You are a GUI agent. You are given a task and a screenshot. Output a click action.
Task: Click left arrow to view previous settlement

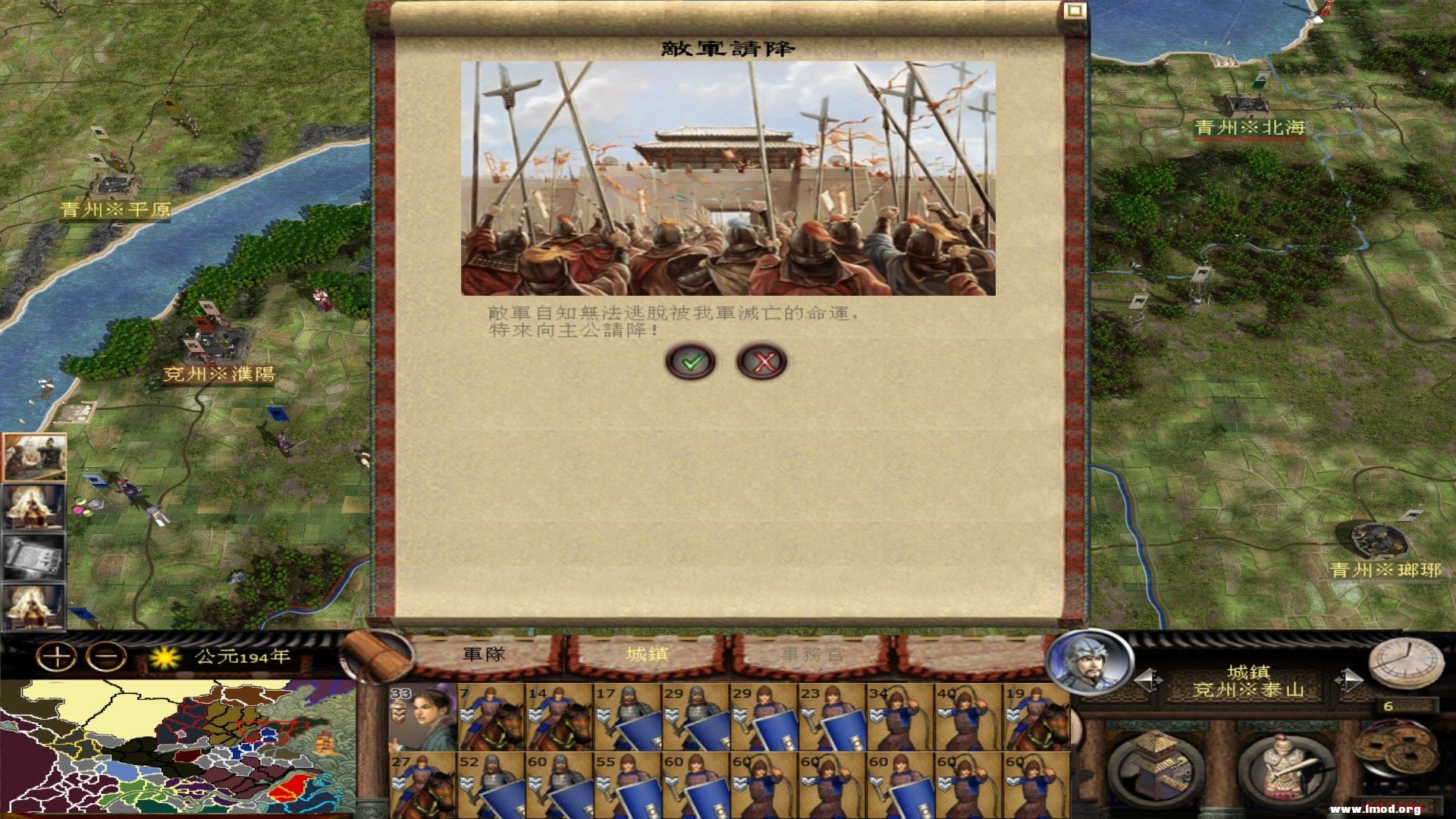tap(1147, 679)
